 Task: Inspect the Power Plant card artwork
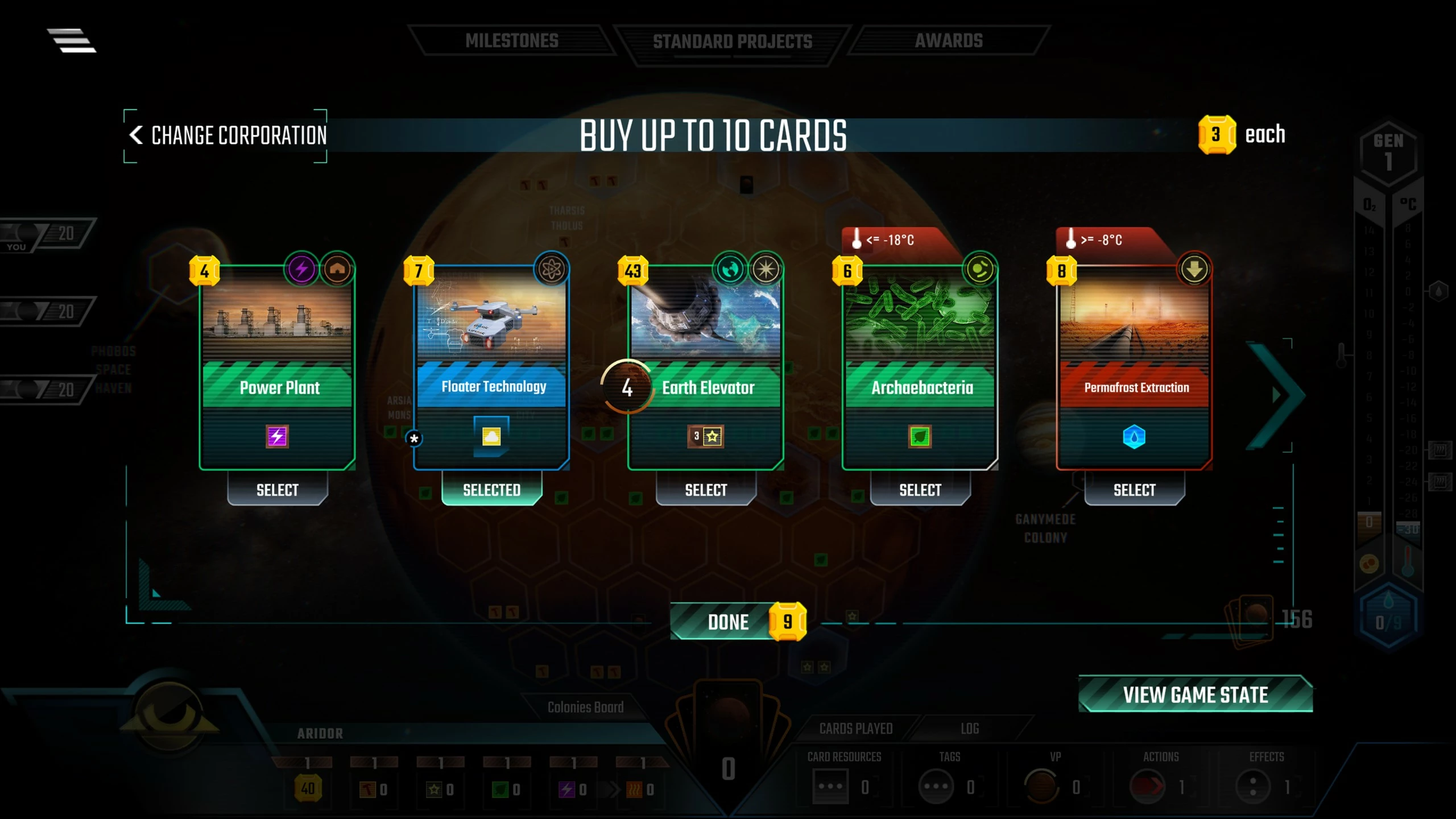pos(277,318)
